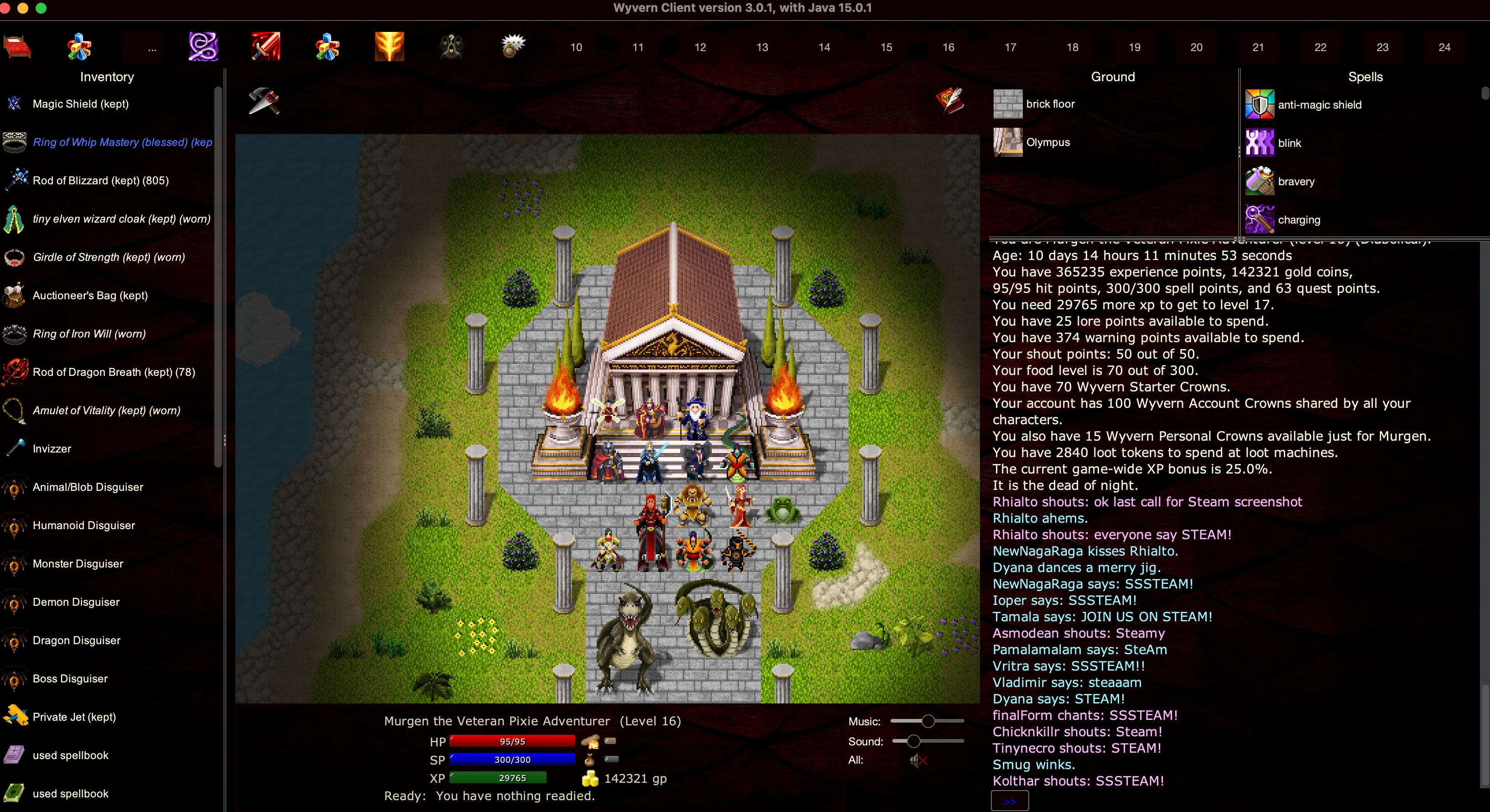1490x812 pixels.
Task: Cast the blink spell from Spells
Action: tap(1289, 143)
